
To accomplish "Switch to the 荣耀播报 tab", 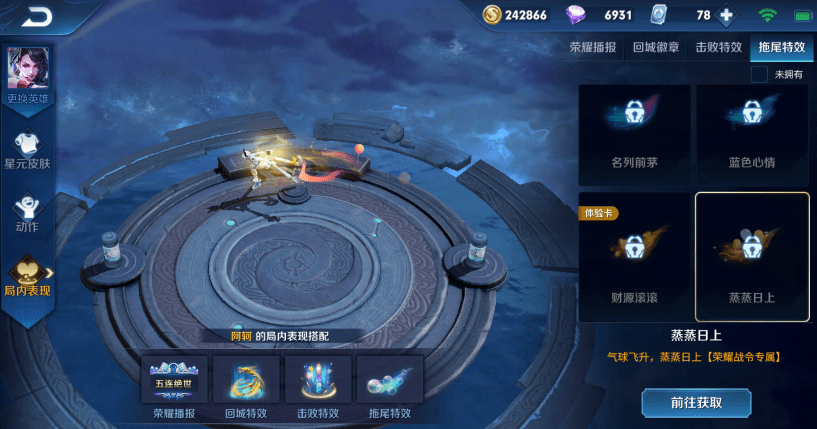I will click(594, 47).
